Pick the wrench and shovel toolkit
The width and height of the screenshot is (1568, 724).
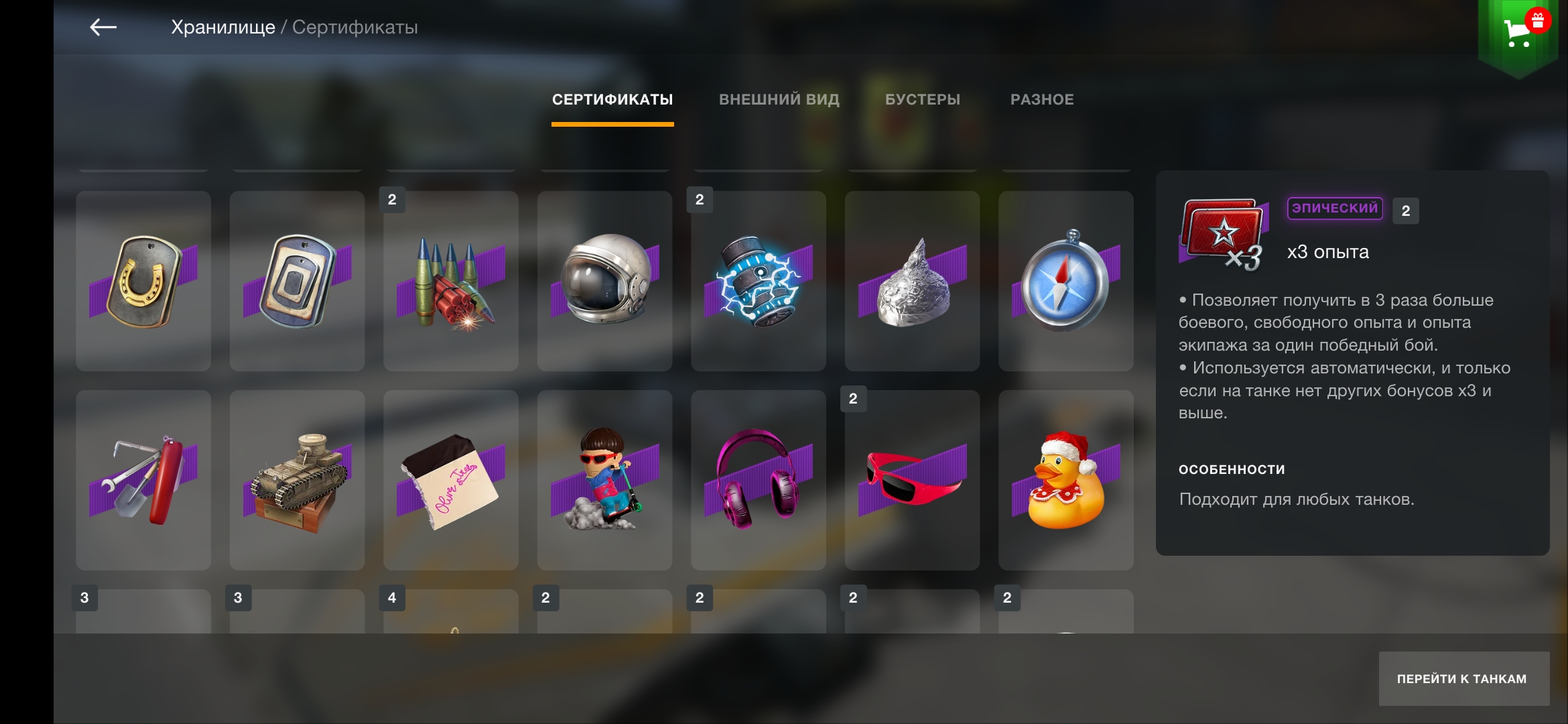point(143,481)
